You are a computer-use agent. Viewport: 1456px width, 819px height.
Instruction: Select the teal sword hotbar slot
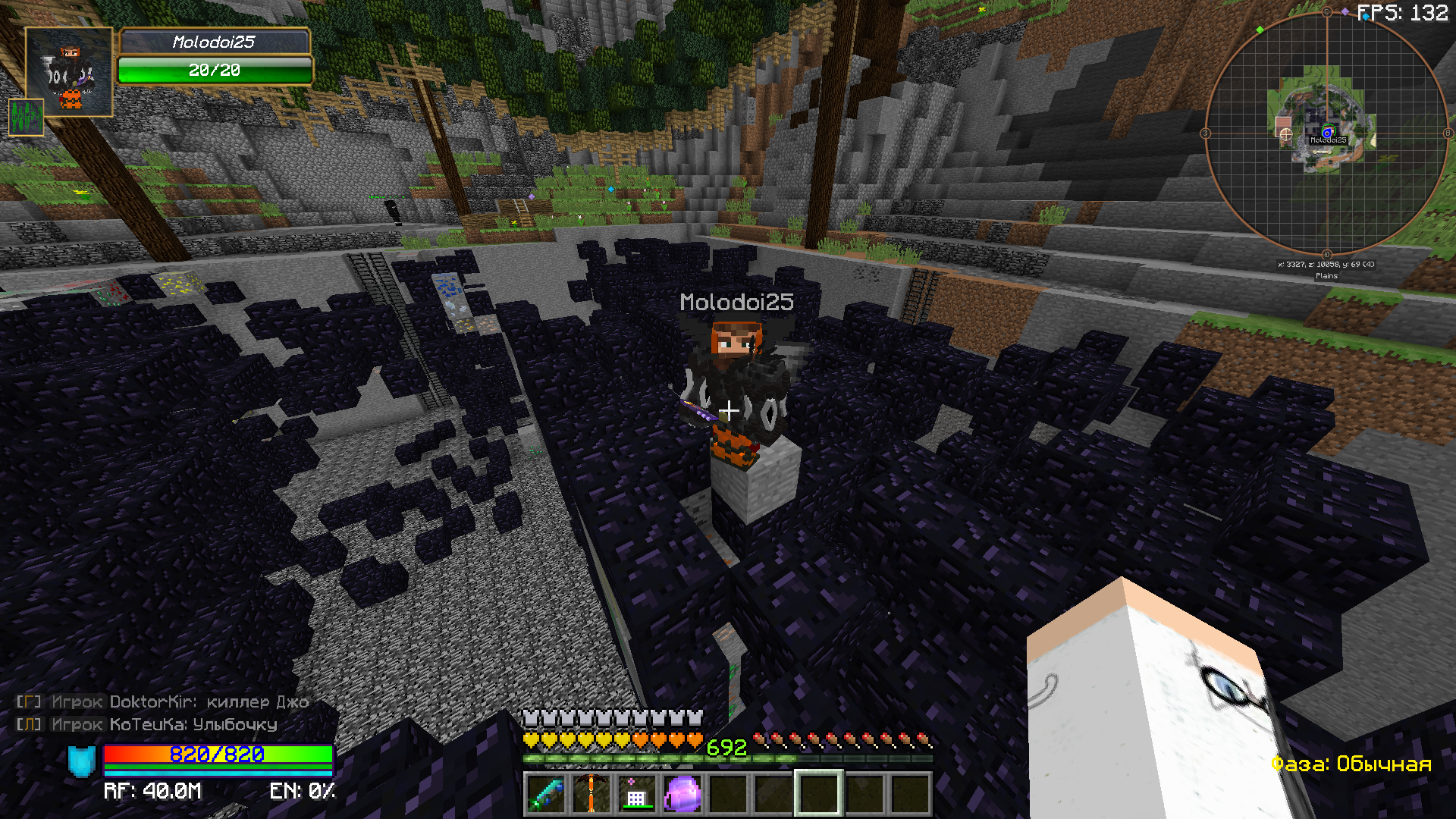[546, 793]
